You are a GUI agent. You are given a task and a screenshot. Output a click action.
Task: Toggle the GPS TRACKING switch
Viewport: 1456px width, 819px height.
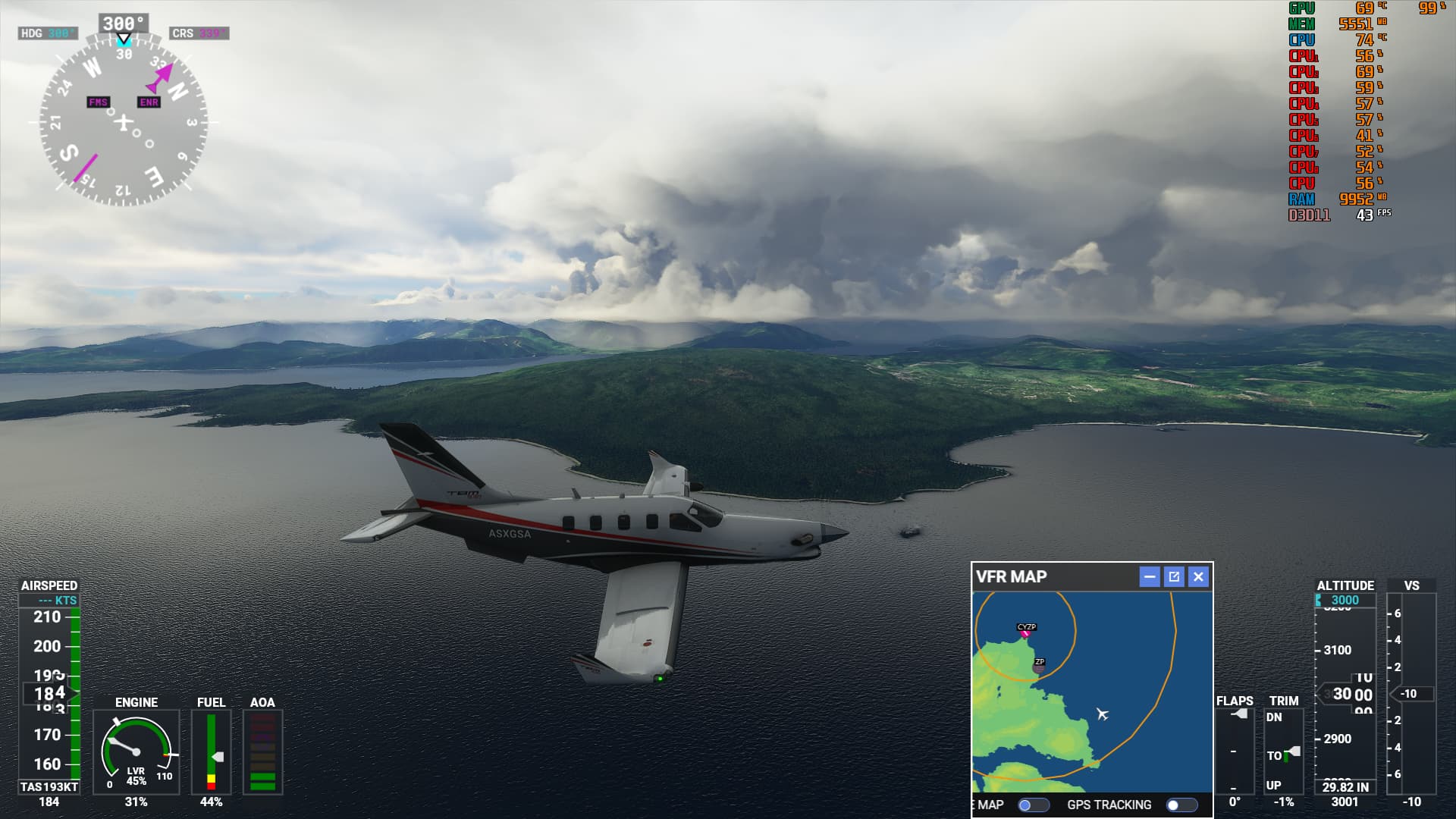click(x=1181, y=805)
